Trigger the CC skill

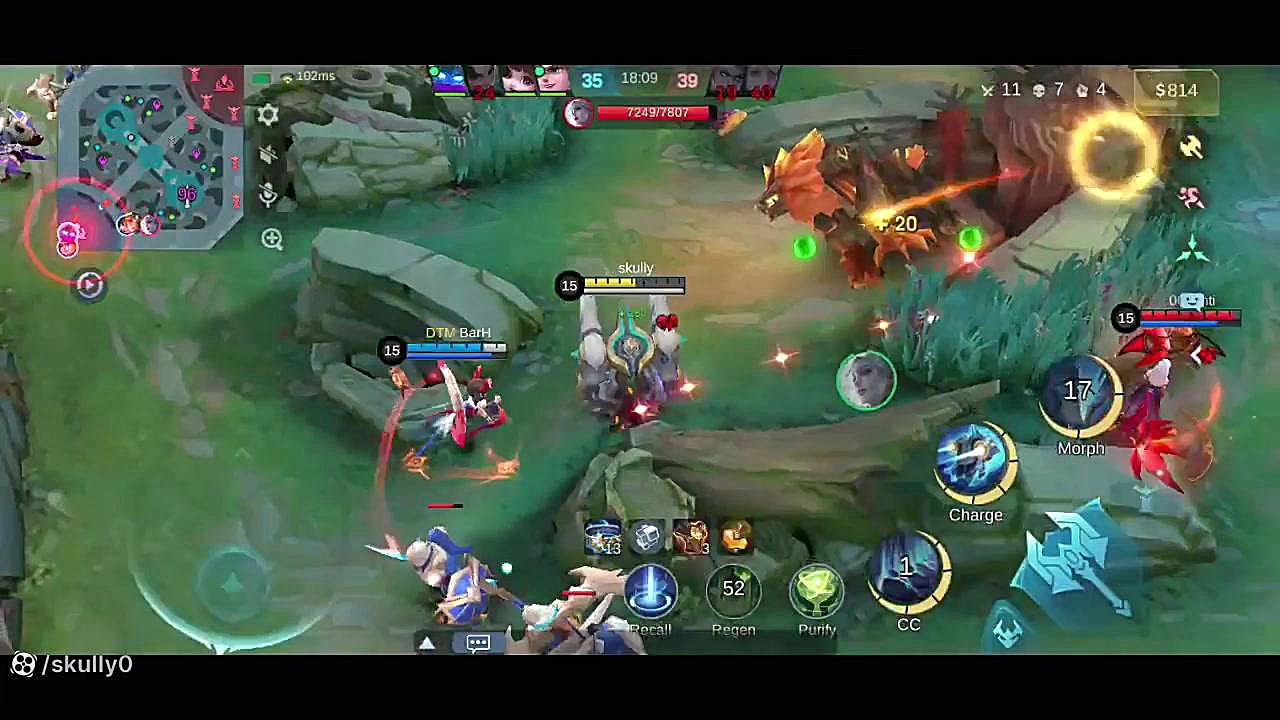(908, 570)
